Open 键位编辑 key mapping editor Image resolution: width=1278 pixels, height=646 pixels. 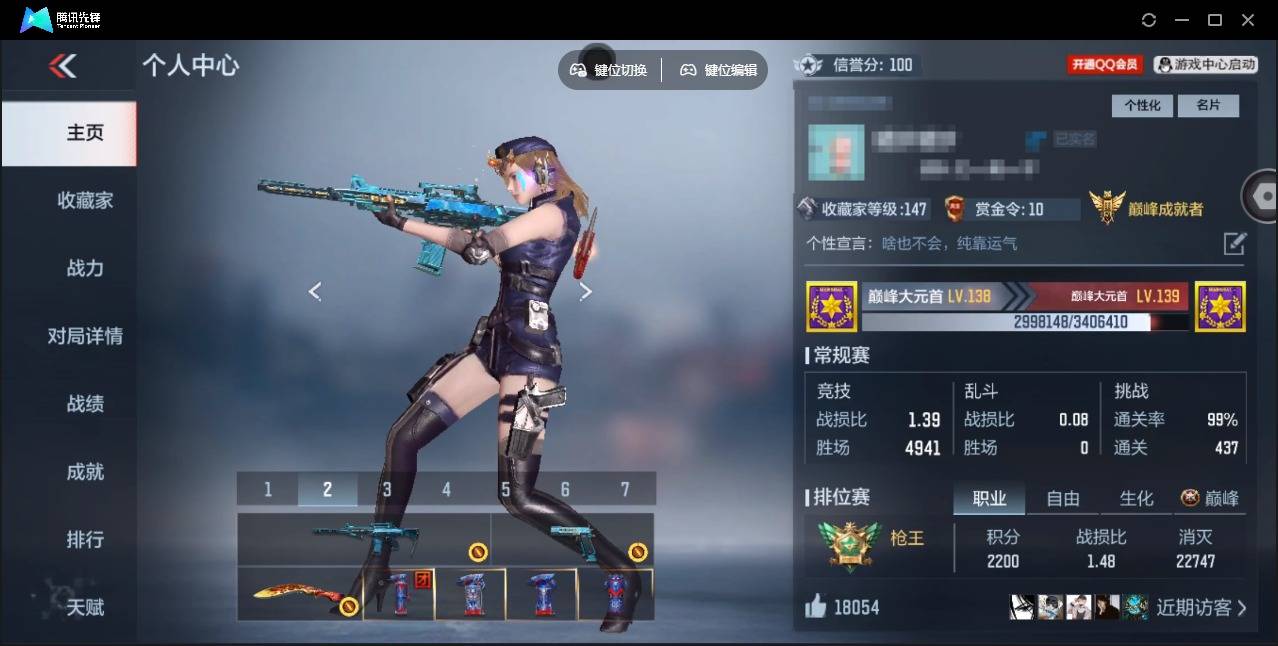pyautogui.click(x=719, y=70)
